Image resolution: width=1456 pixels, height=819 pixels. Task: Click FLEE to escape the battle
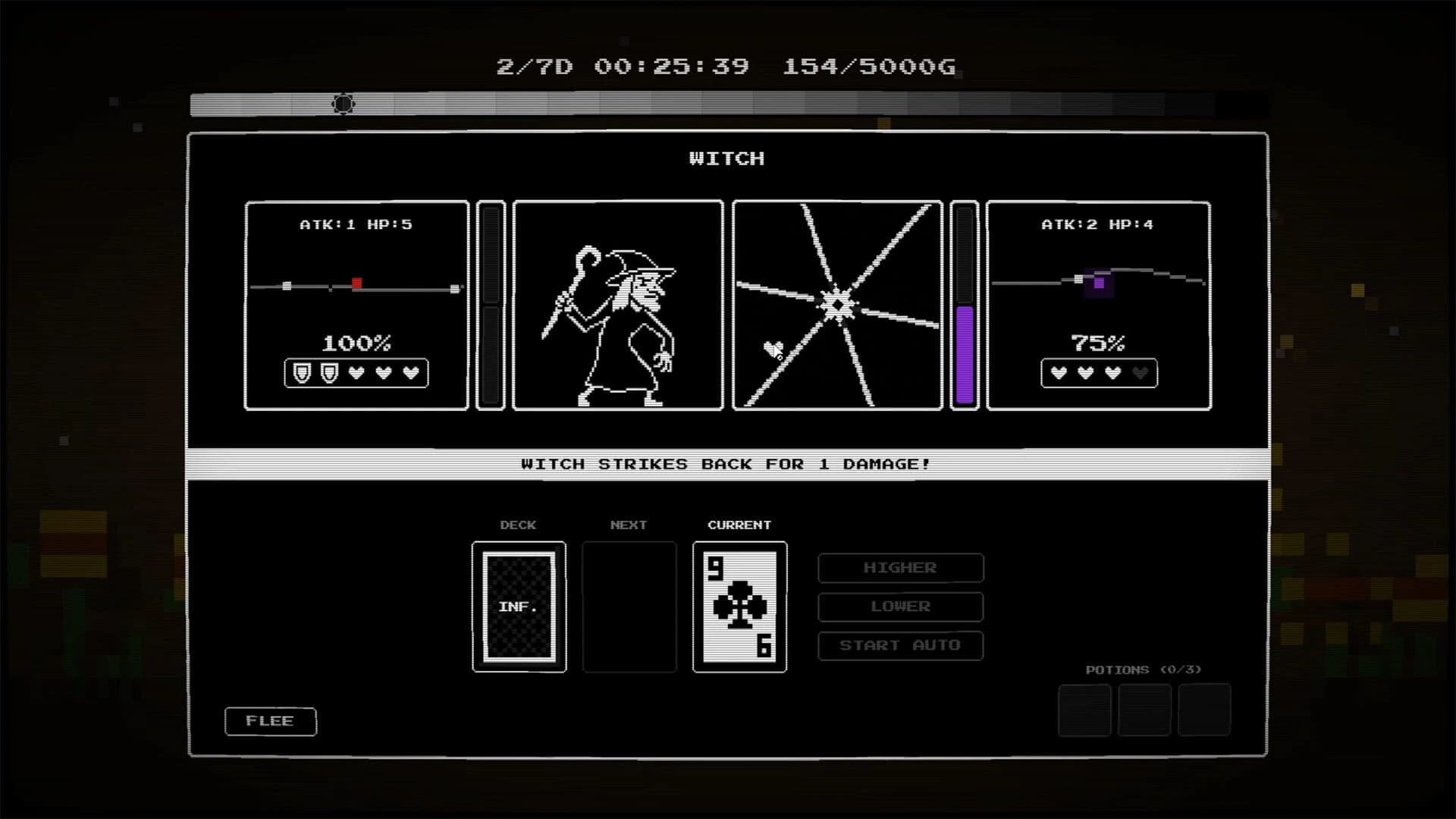tap(270, 721)
